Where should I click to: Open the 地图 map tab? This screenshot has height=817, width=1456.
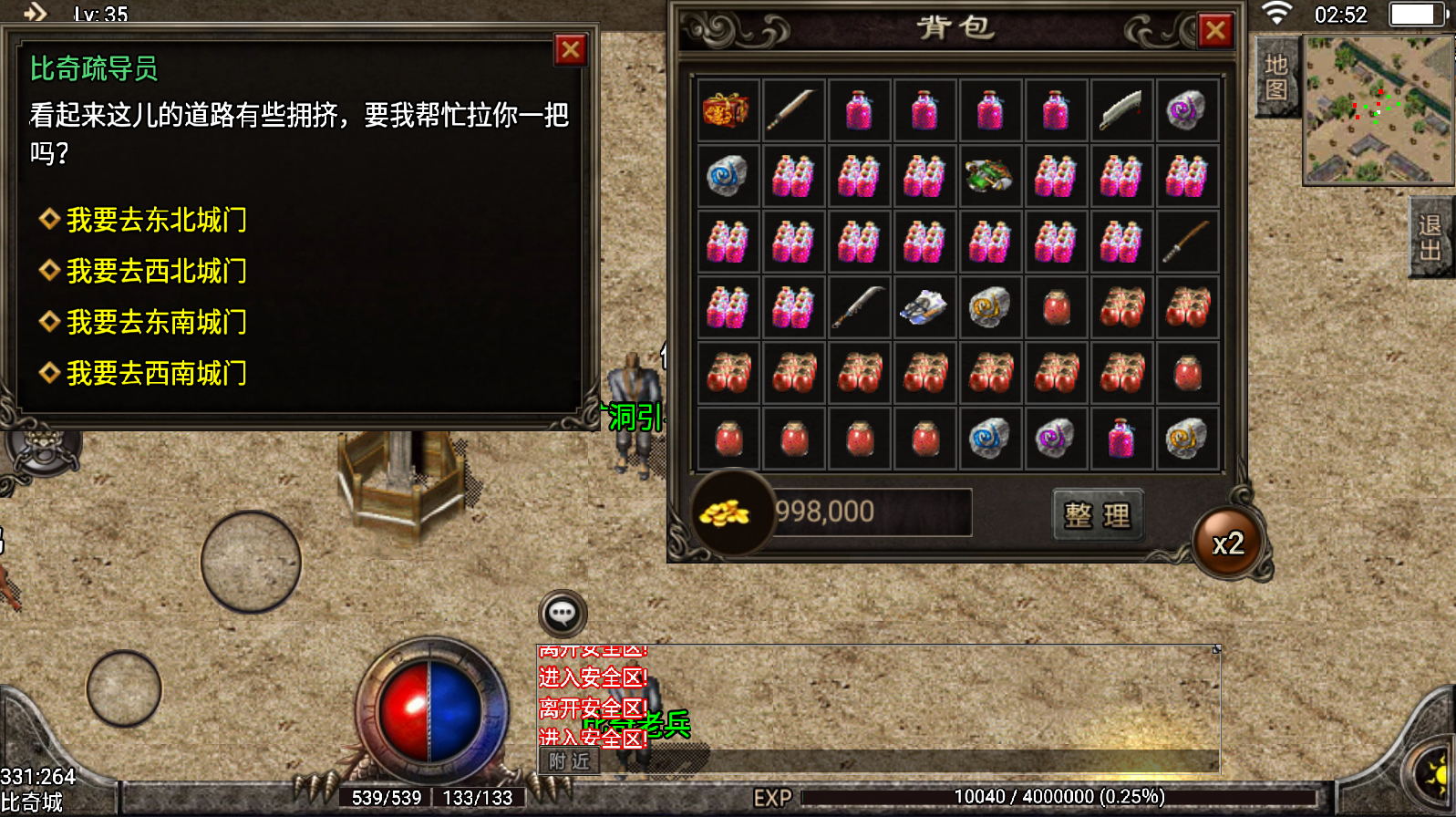click(x=1275, y=78)
